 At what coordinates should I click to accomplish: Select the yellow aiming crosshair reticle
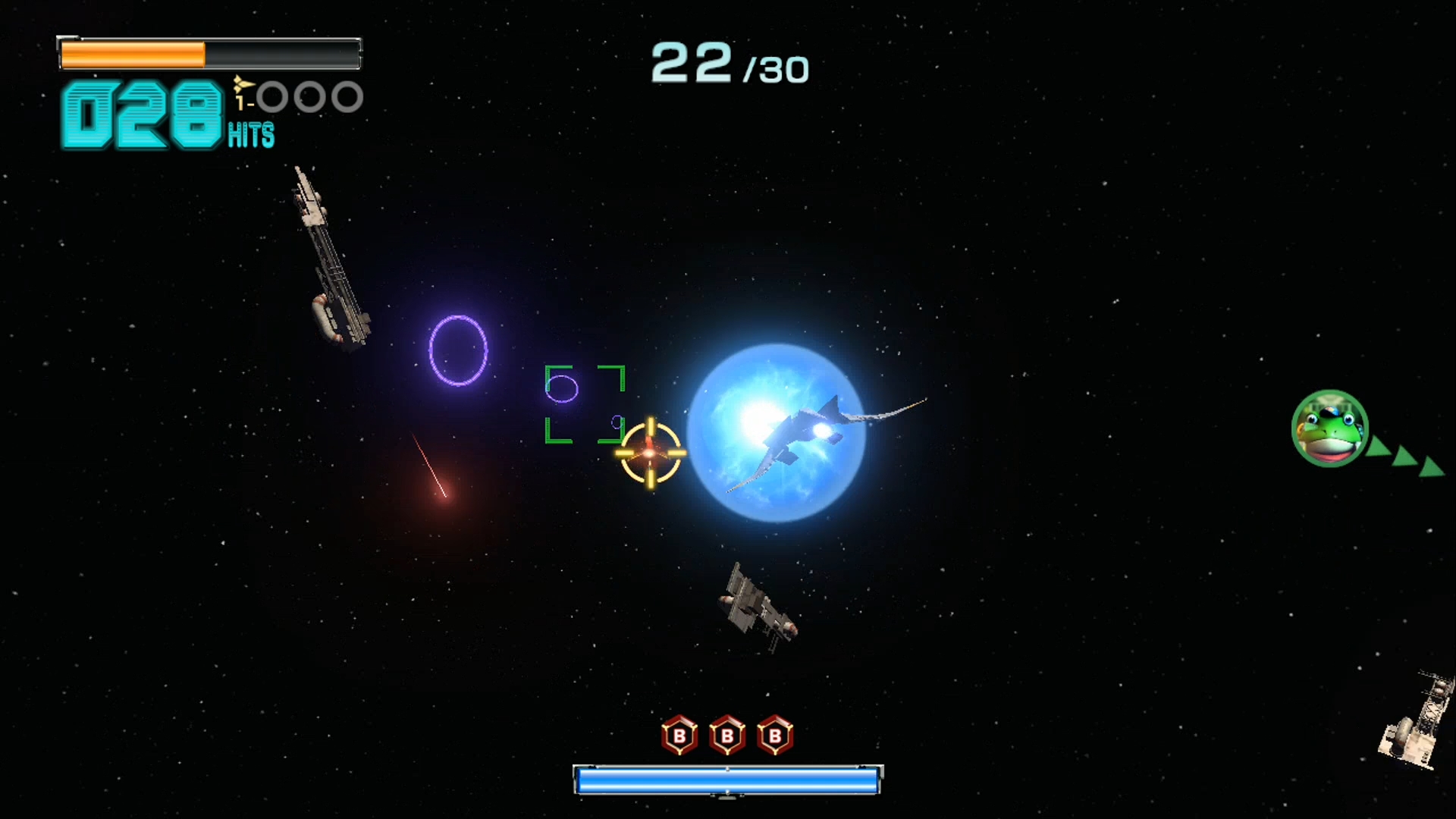tap(651, 453)
